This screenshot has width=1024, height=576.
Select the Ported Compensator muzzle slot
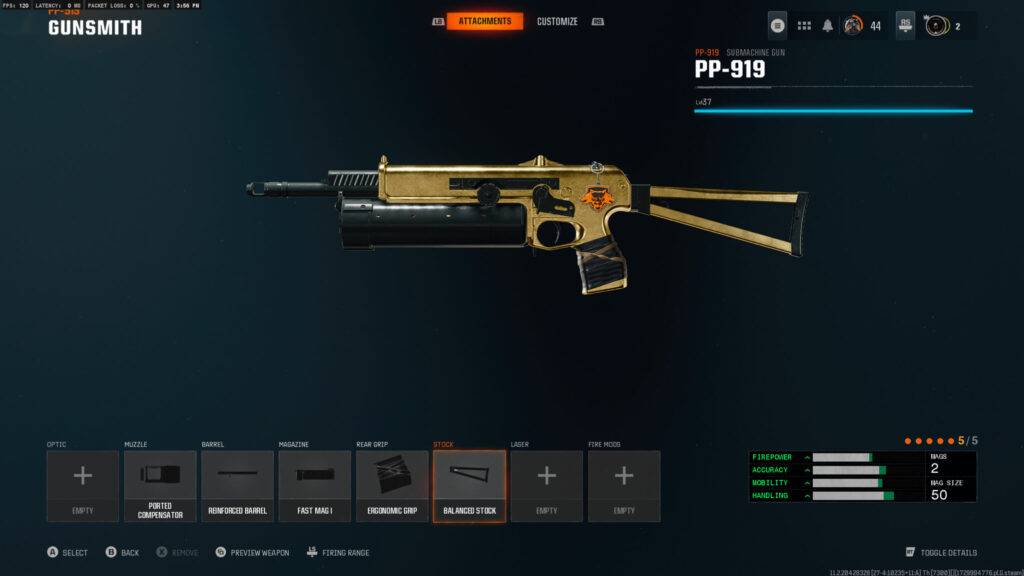[160, 485]
